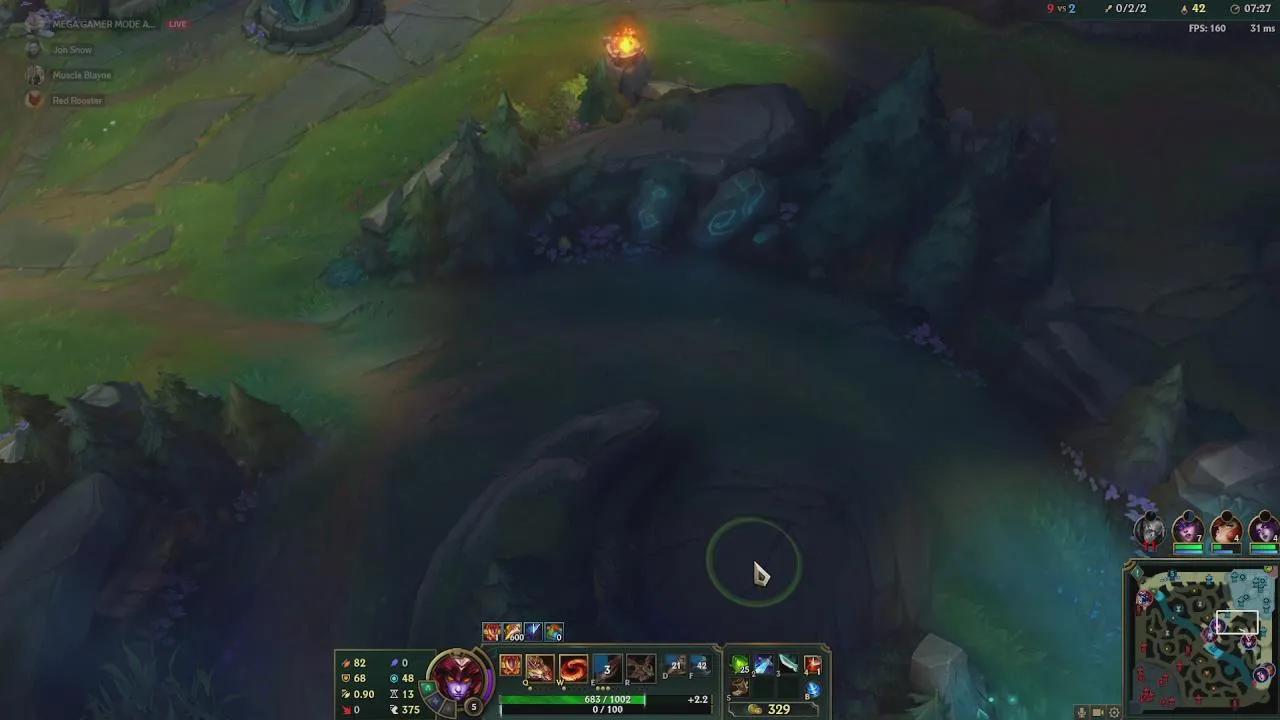The height and width of the screenshot is (720, 1280).
Task: Click the green health bar
Action: click(569, 699)
